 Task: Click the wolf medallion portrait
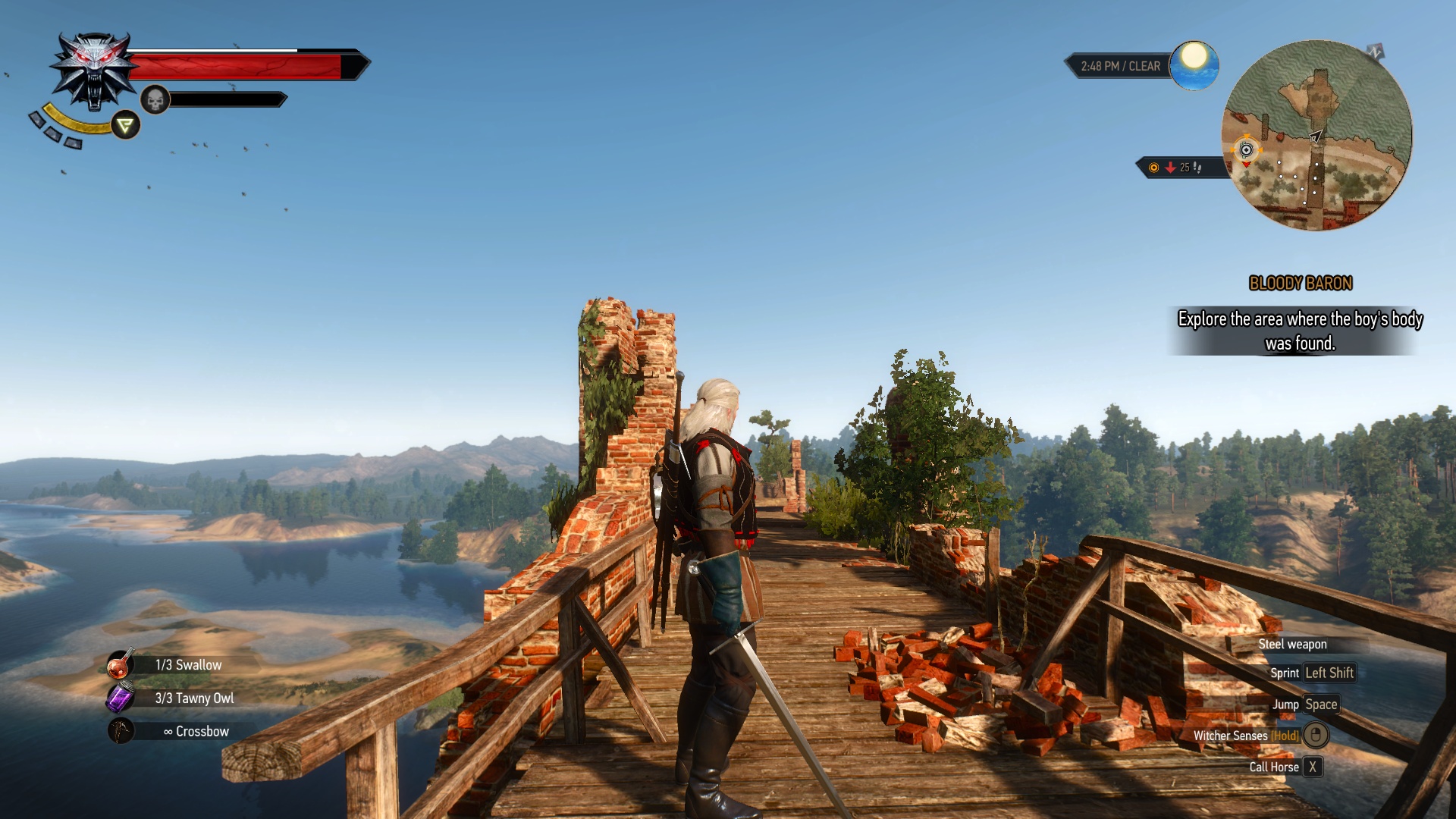(93, 68)
